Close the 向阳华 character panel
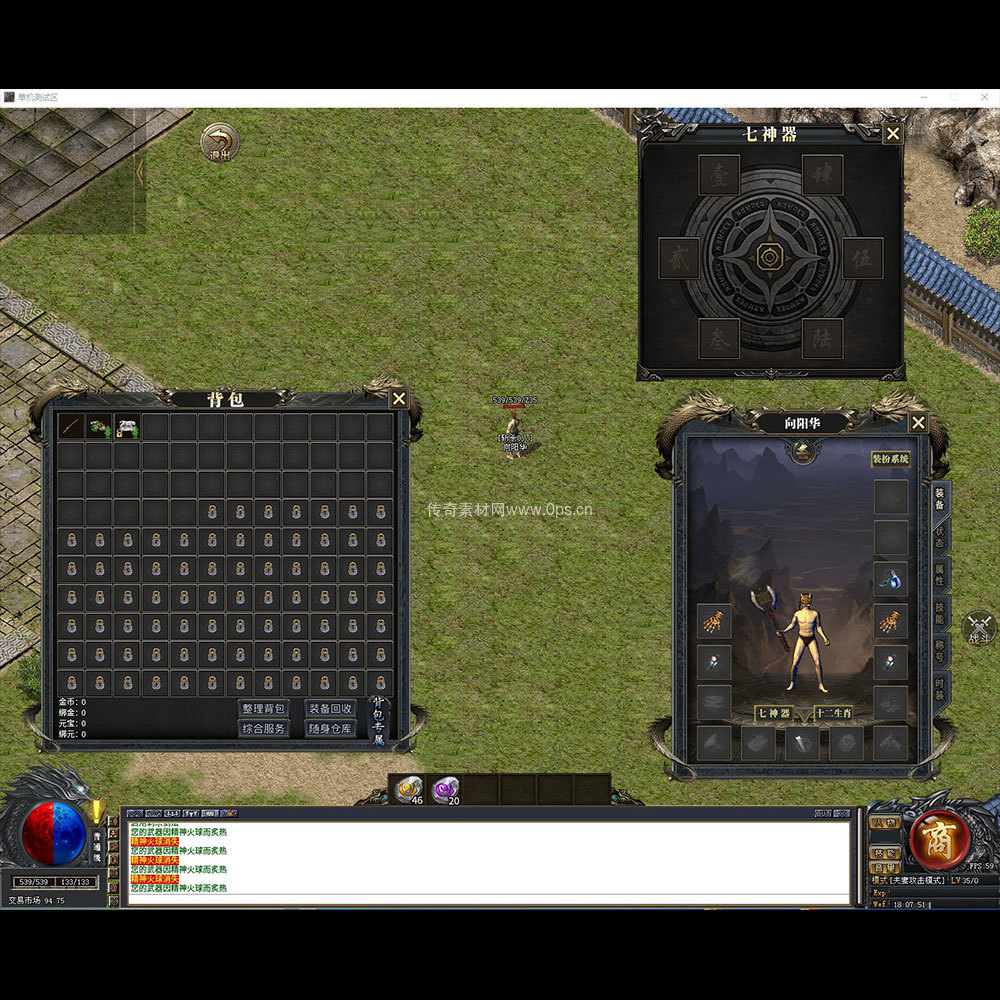 click(x=917, y=423)
